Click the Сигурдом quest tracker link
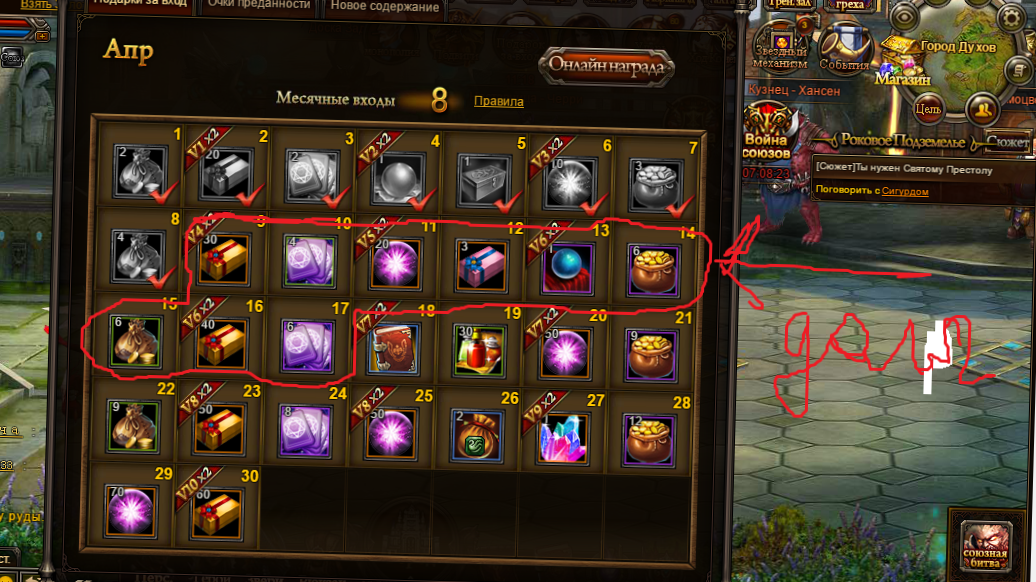The image size is (1036, 582). click(904, 191)
